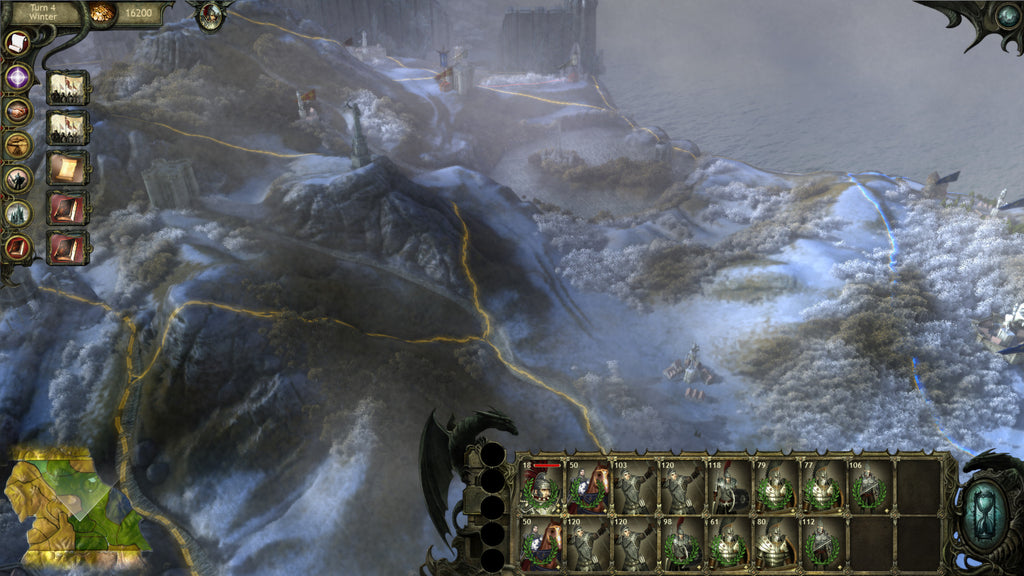
Task: Select the glowing parchment scroll notification
Action: tap(68, 167)
